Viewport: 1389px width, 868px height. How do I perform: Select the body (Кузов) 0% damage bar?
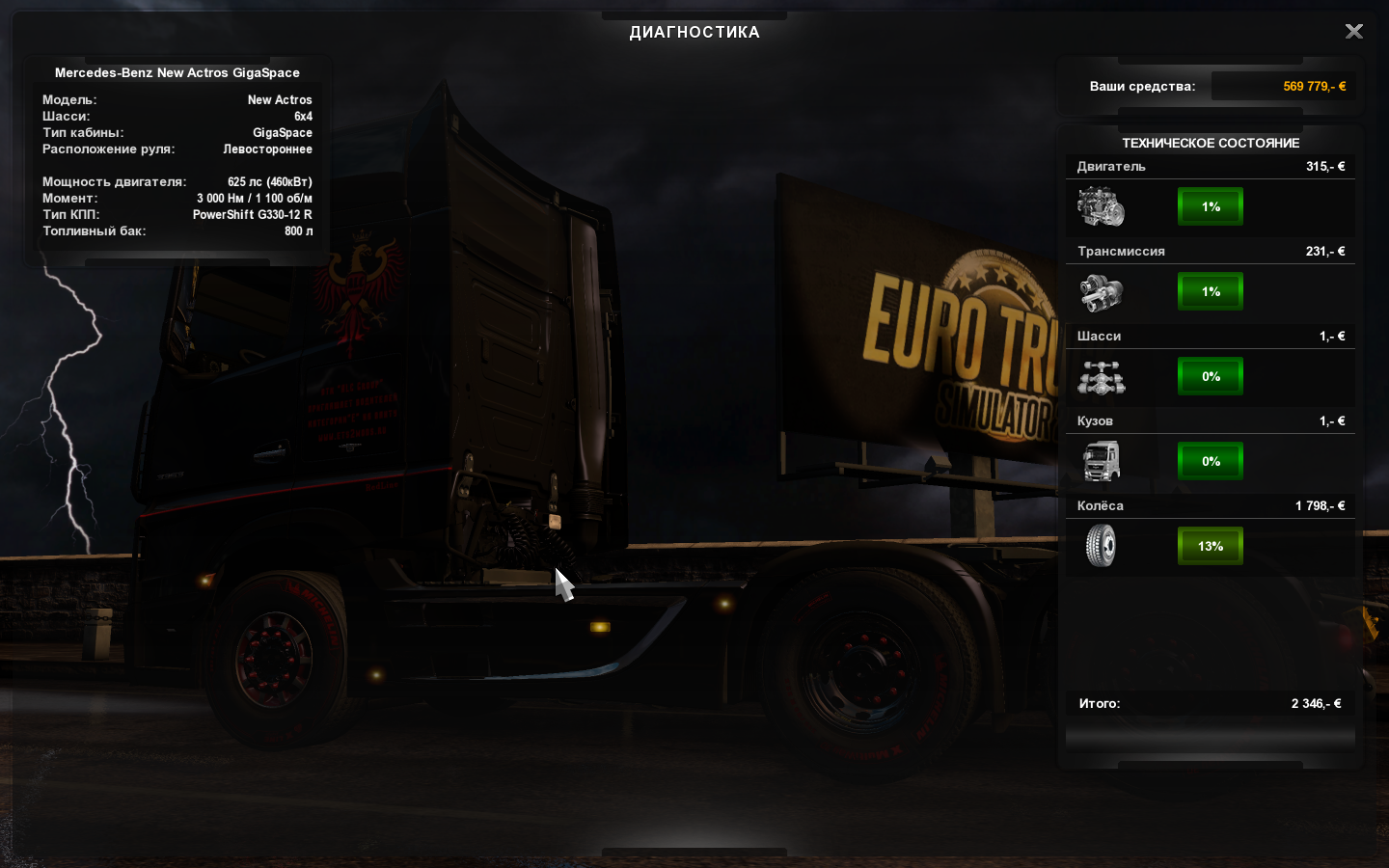1211,461
